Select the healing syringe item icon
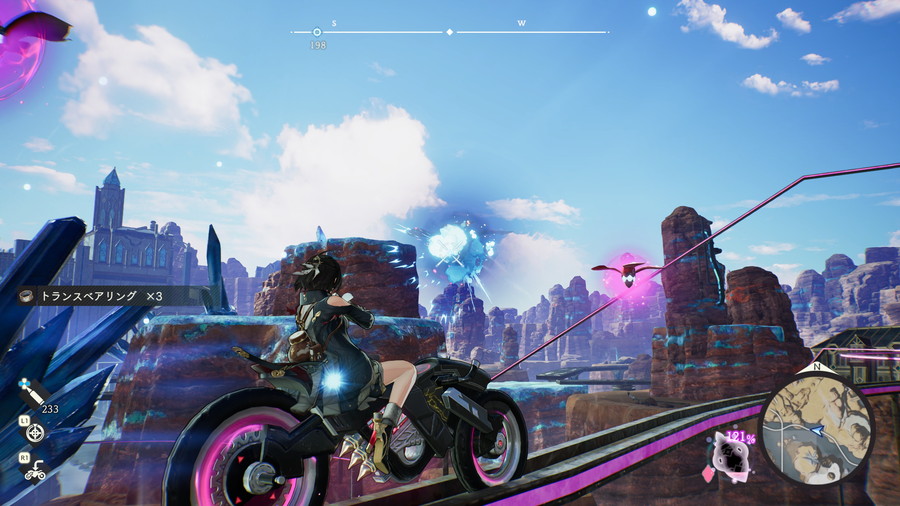The image size is (900, 506). click(x=32, y=395)
